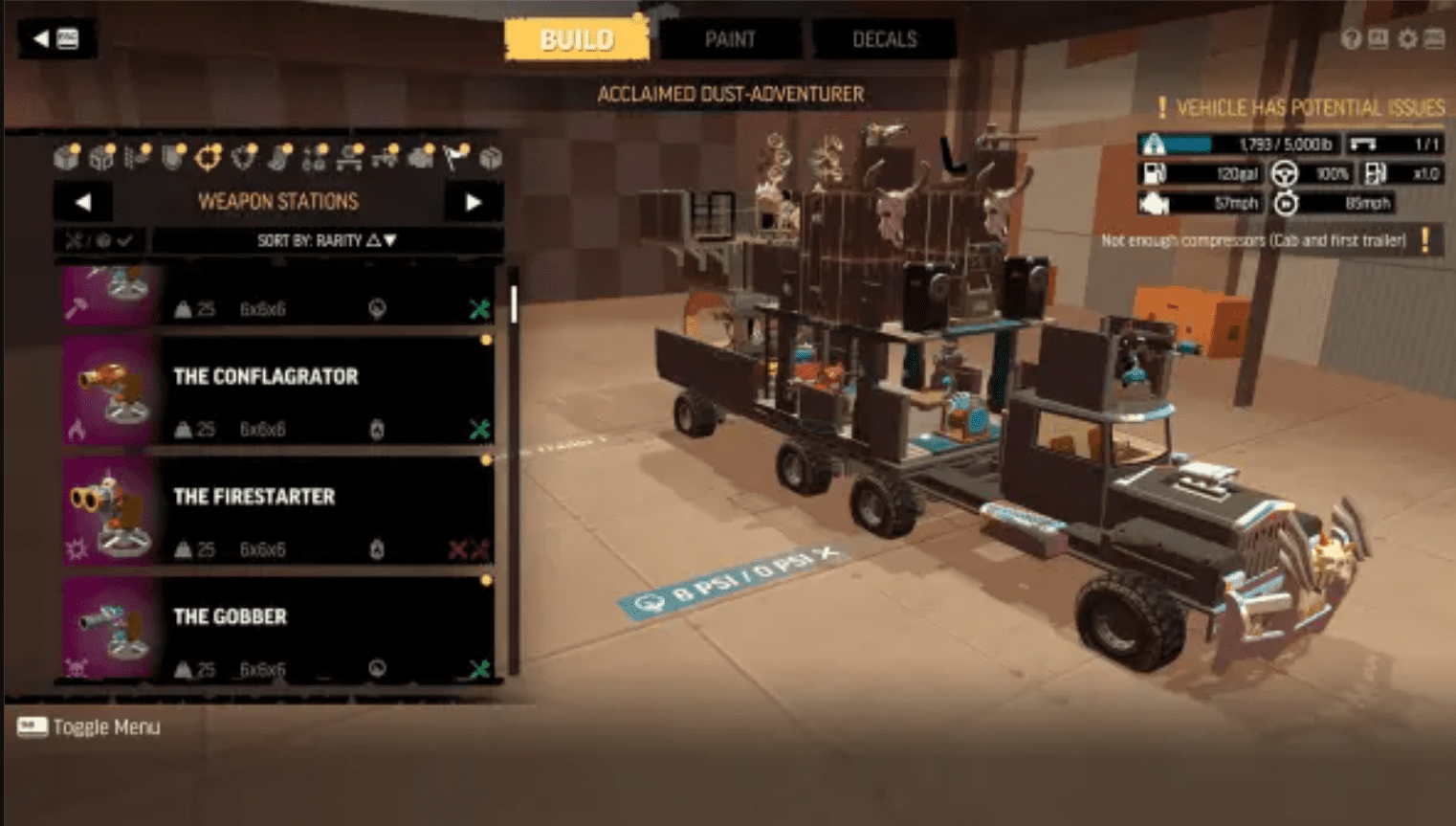
Task: Click the Toggle Menu button
Action: 89,727
